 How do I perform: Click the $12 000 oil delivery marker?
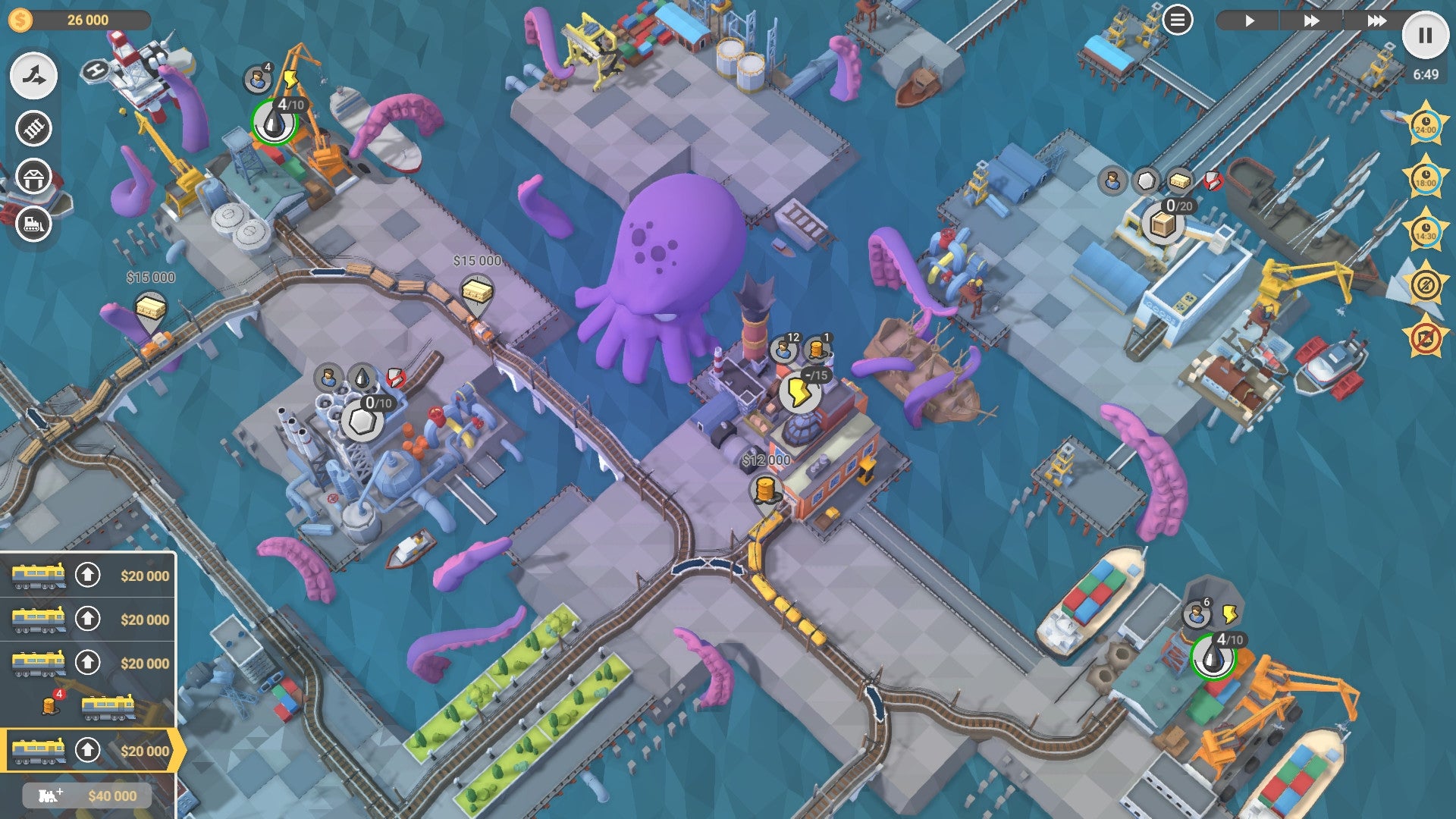point(764,459)
